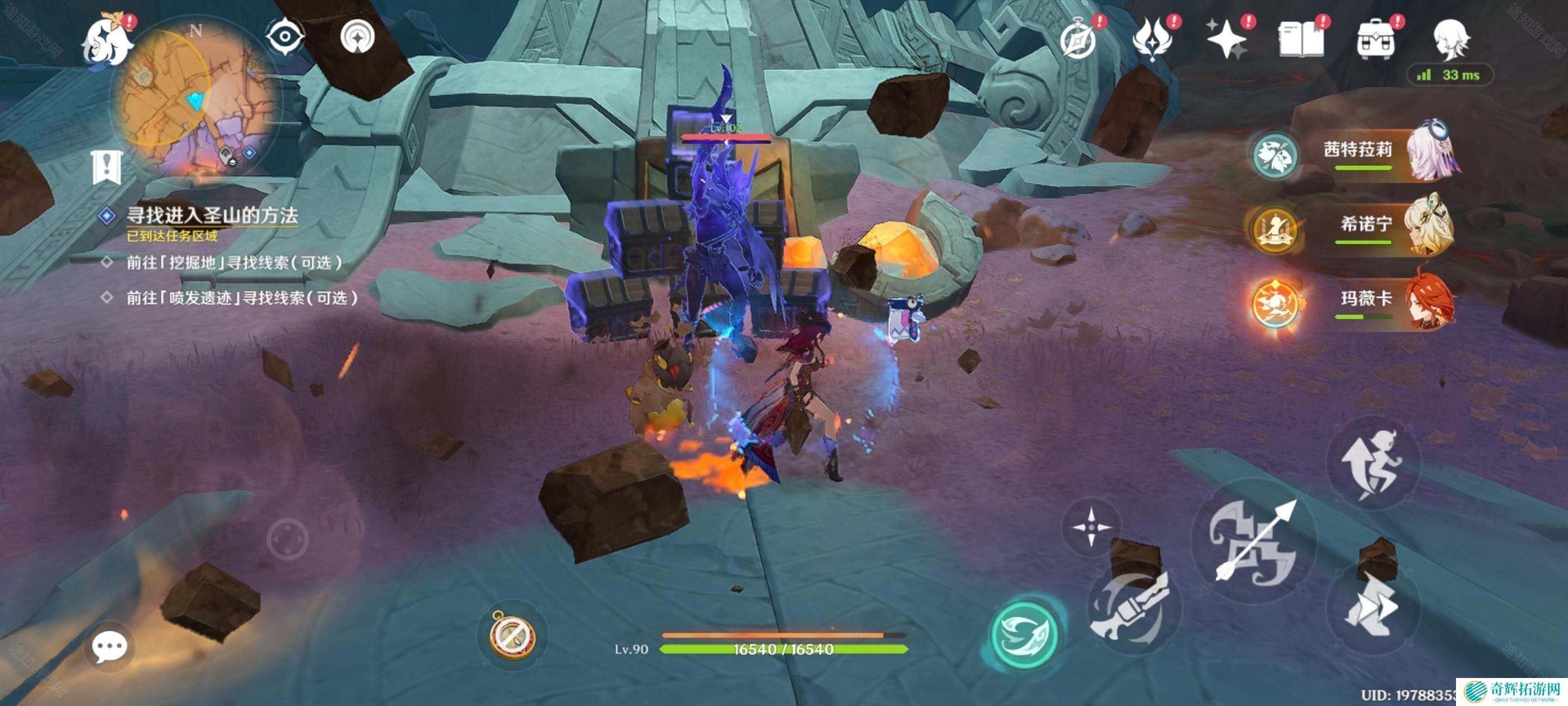Activate the sprint dash button

(1373, 607)
